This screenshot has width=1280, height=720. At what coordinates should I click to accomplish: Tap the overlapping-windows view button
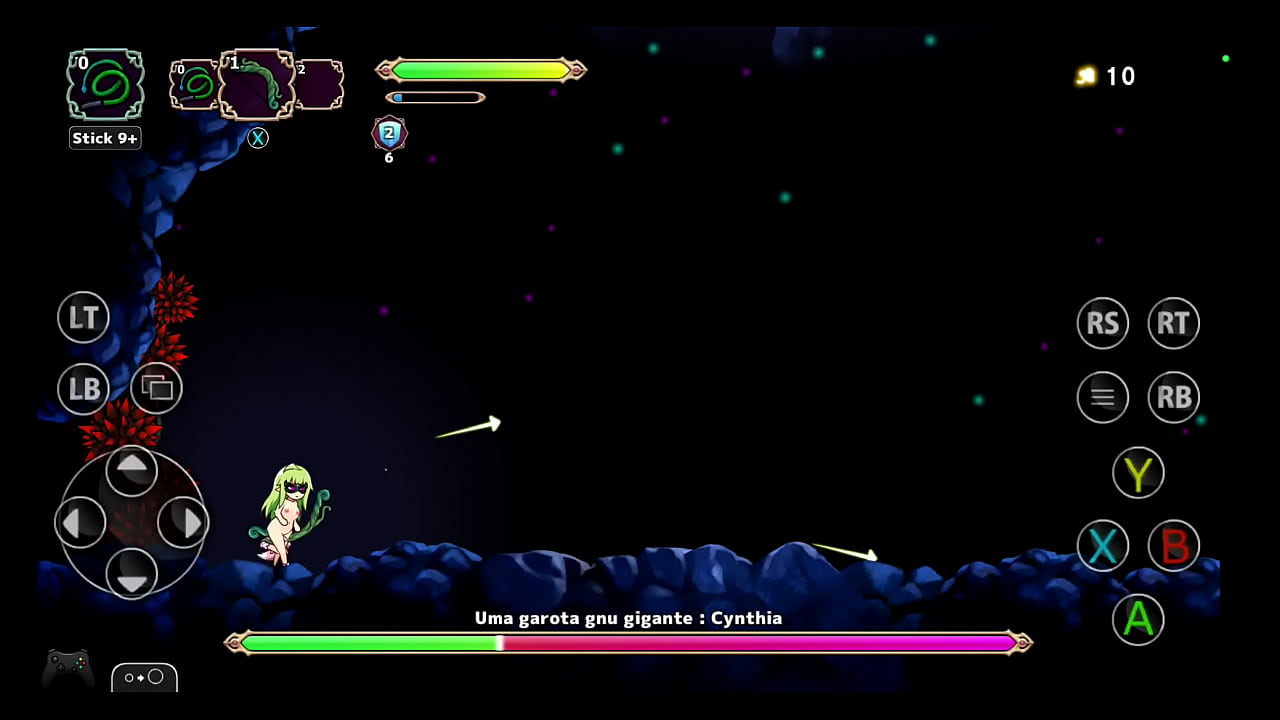[x=157, y=388]
